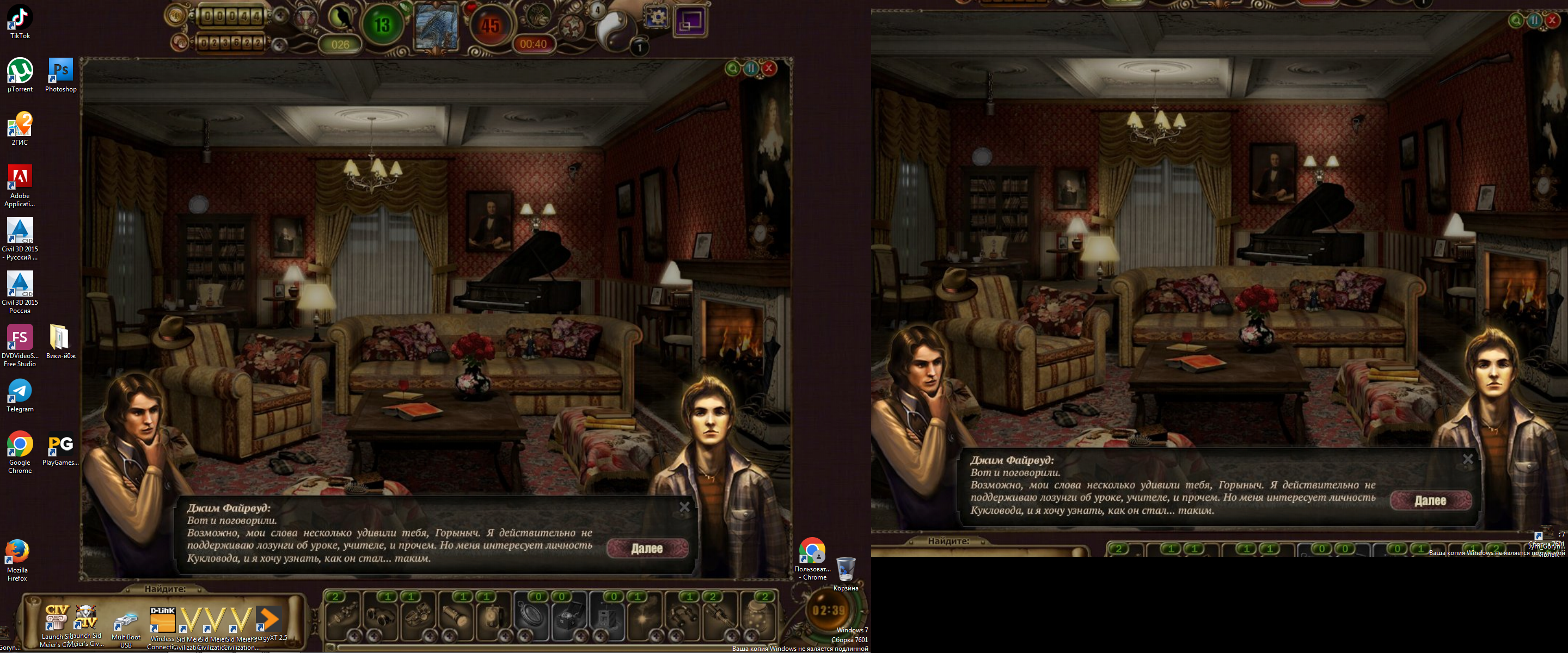The width and height of the screenshot is (1568, 653).
Task: Toggle the purple window mode button
Action: (x=689, y=21)
